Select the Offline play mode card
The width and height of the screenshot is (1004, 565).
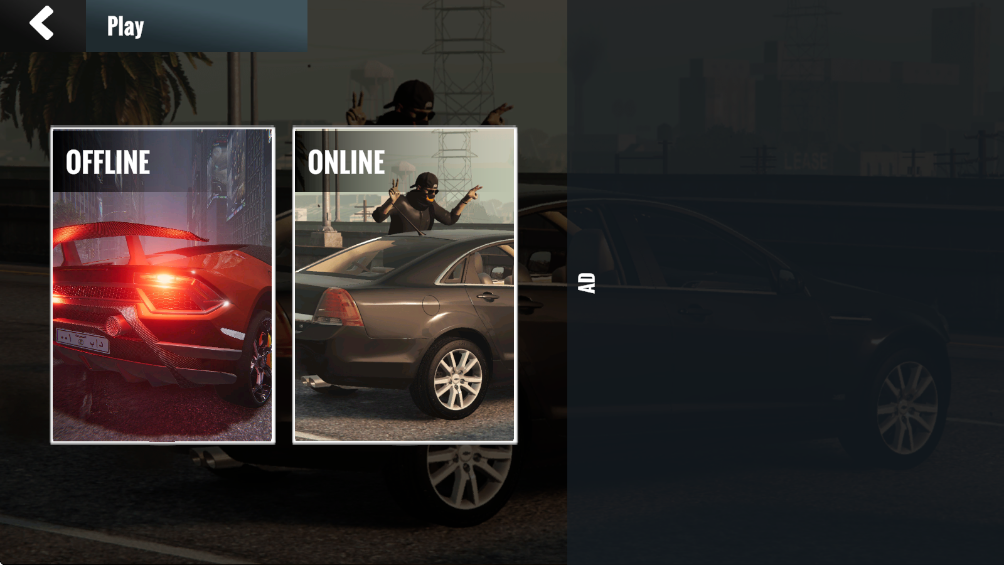[x=163, y=285]
